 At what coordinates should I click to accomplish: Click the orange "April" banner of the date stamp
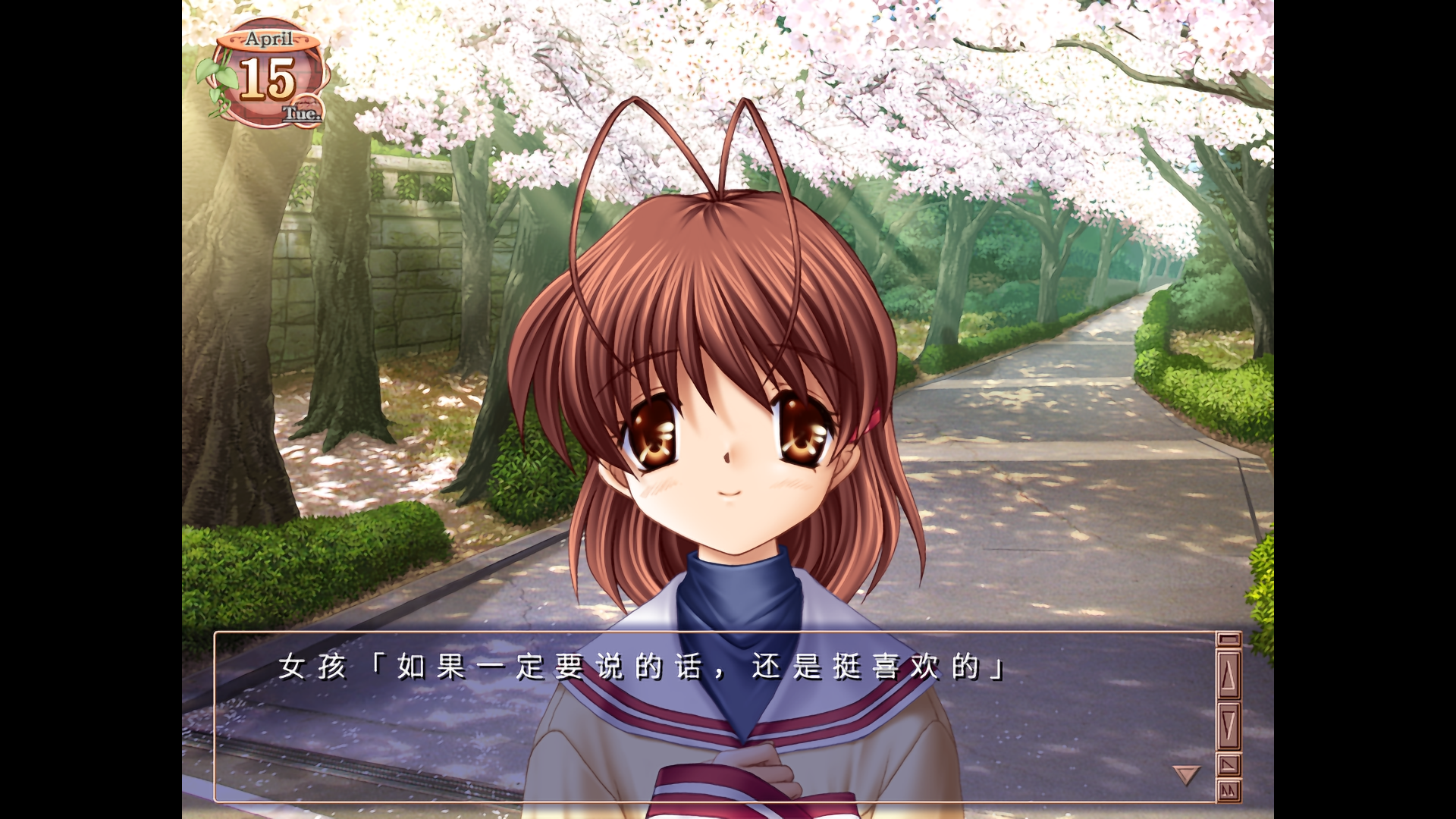[x=268, y=39]
